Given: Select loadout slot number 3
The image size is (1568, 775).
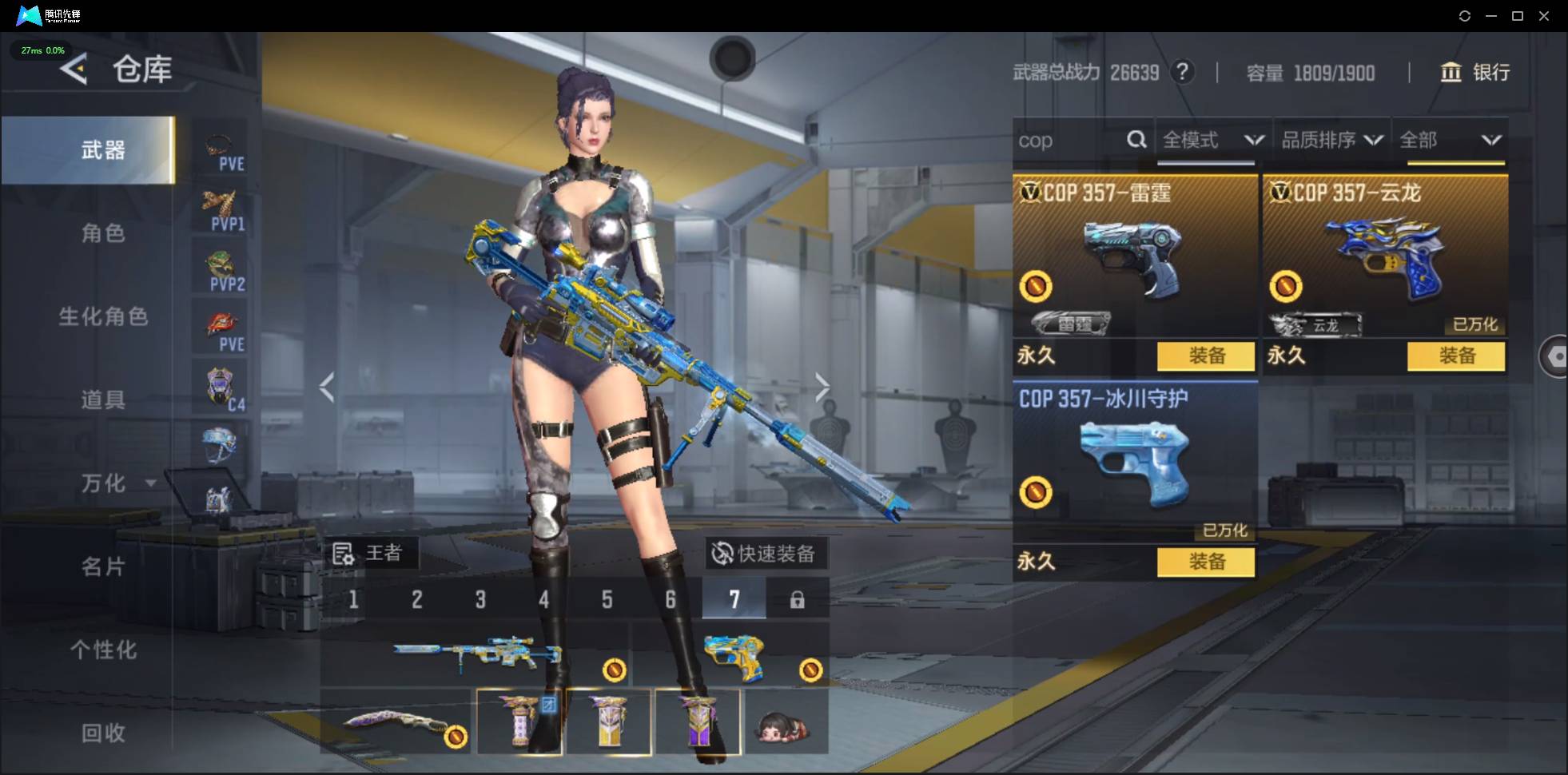Looking at the screenshot, I should coord(480,599).
